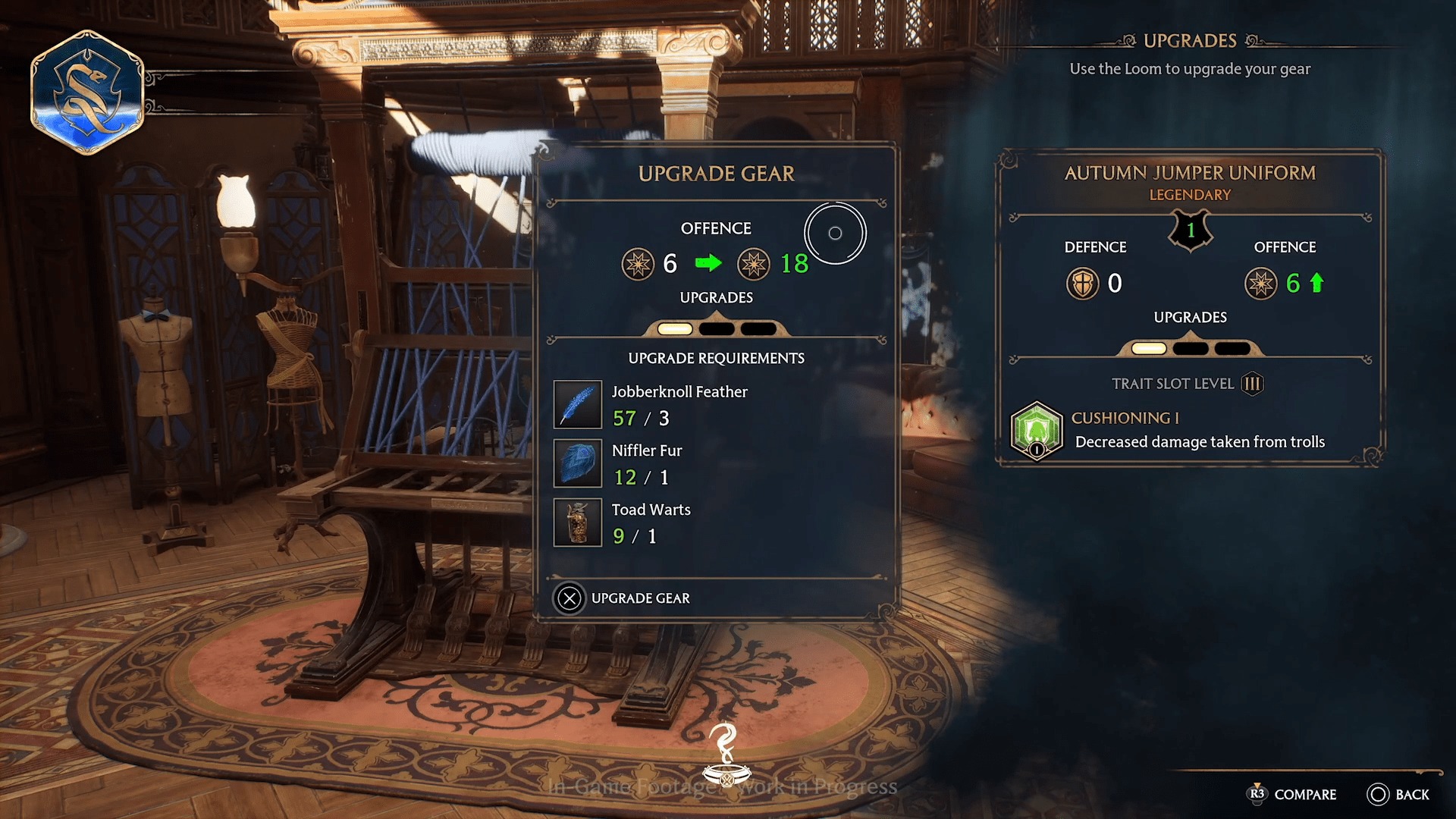Viewport: 1456px width, 819px height.
Task: Toggle the first filled upgrade pip
Action: (674, 328)
